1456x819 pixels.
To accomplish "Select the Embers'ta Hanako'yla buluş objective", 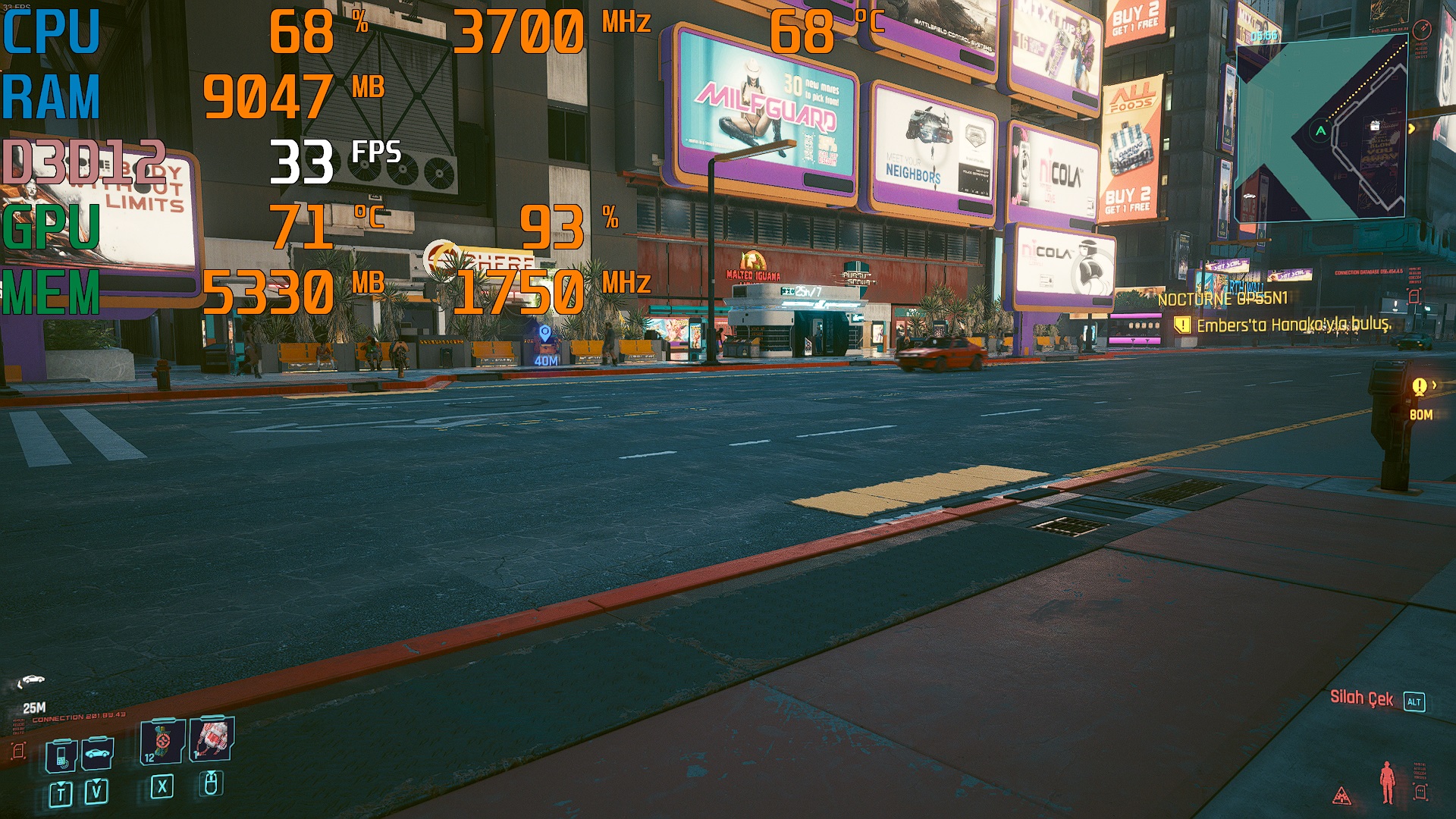I will [x=1294, y=325].
